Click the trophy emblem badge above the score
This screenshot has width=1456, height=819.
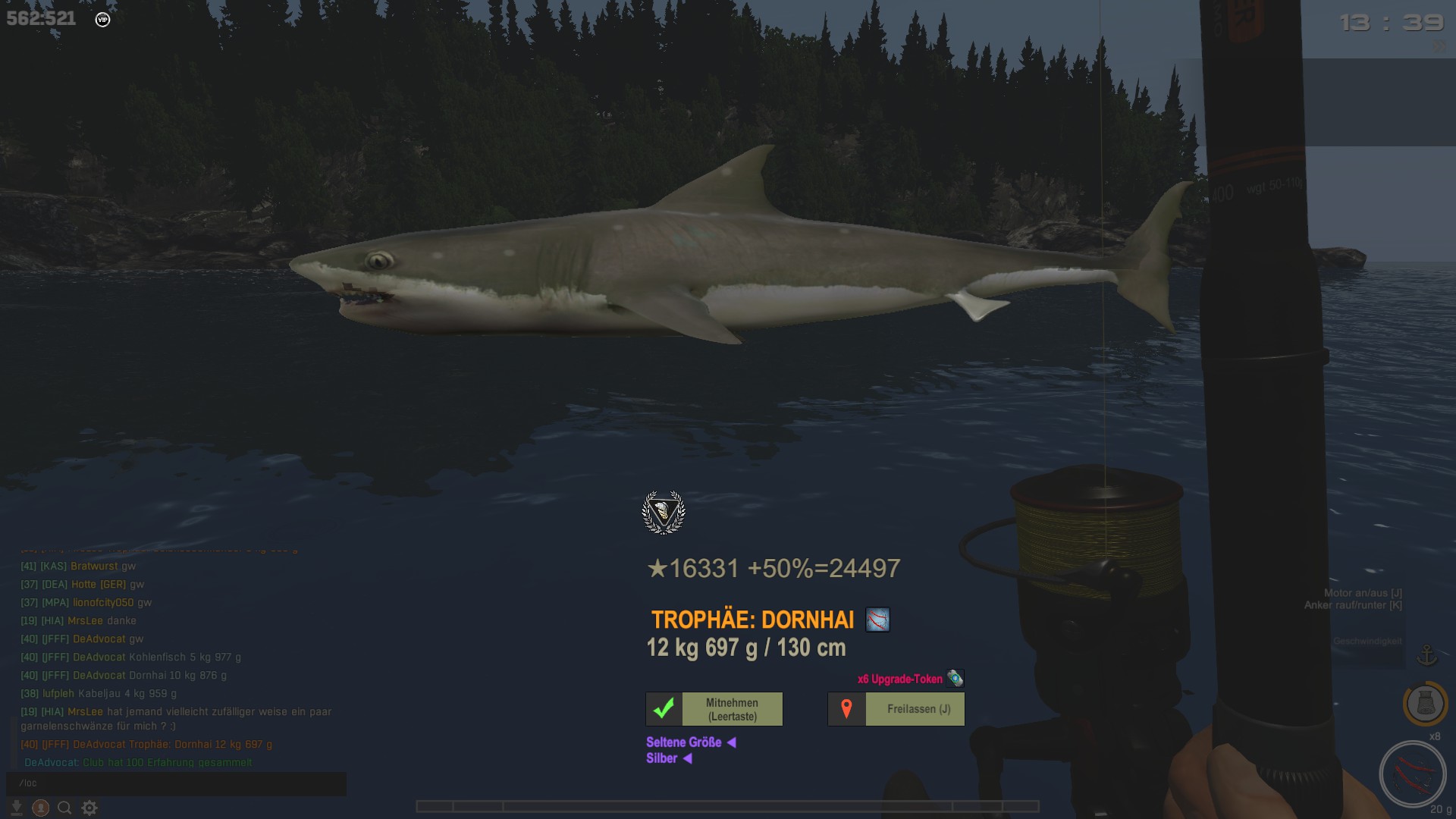pos(664,513)
